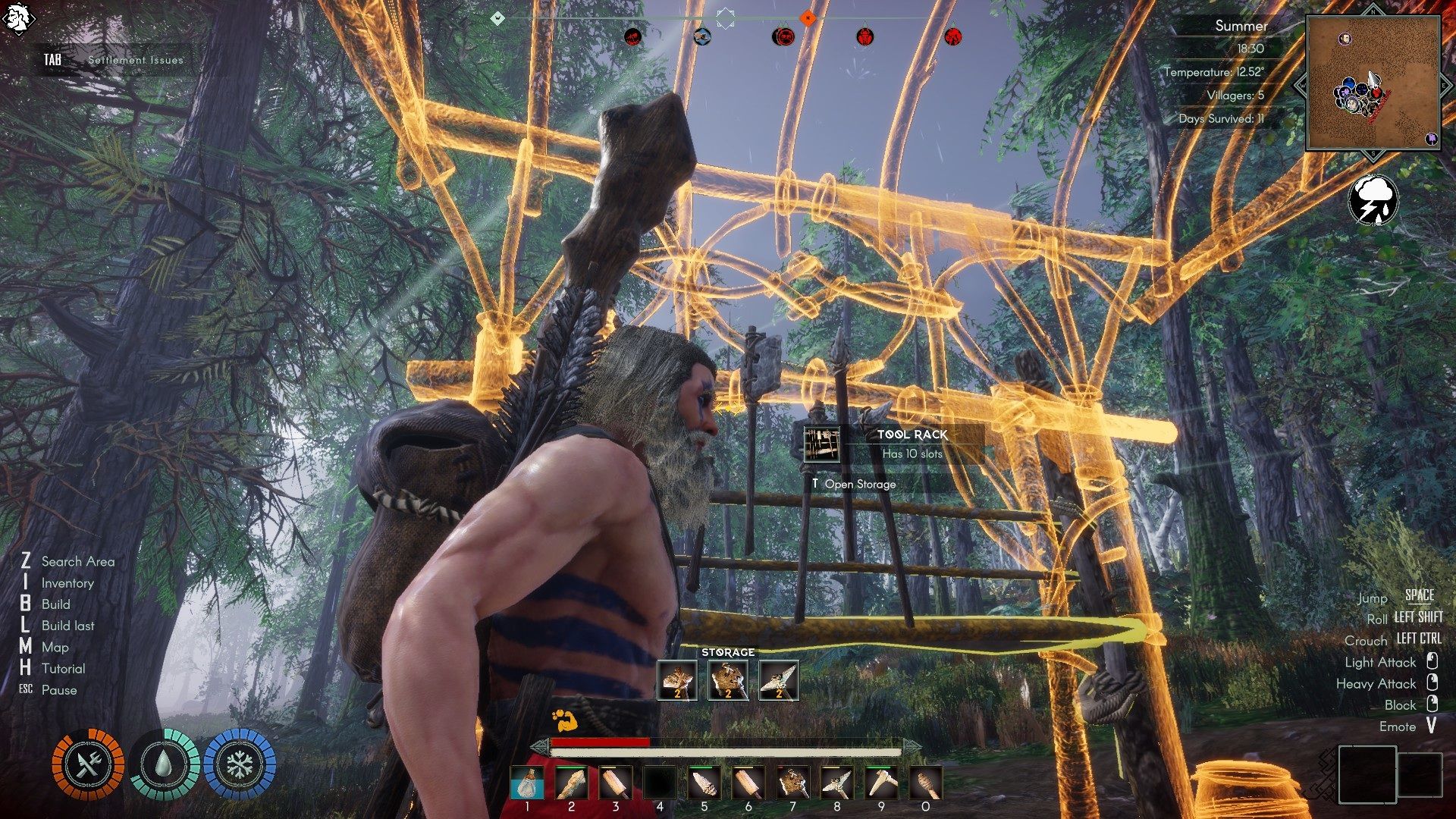Choose the wooden club in hotbar slot 6
This screenshot has height=819, width=1456.
point(748,783)
